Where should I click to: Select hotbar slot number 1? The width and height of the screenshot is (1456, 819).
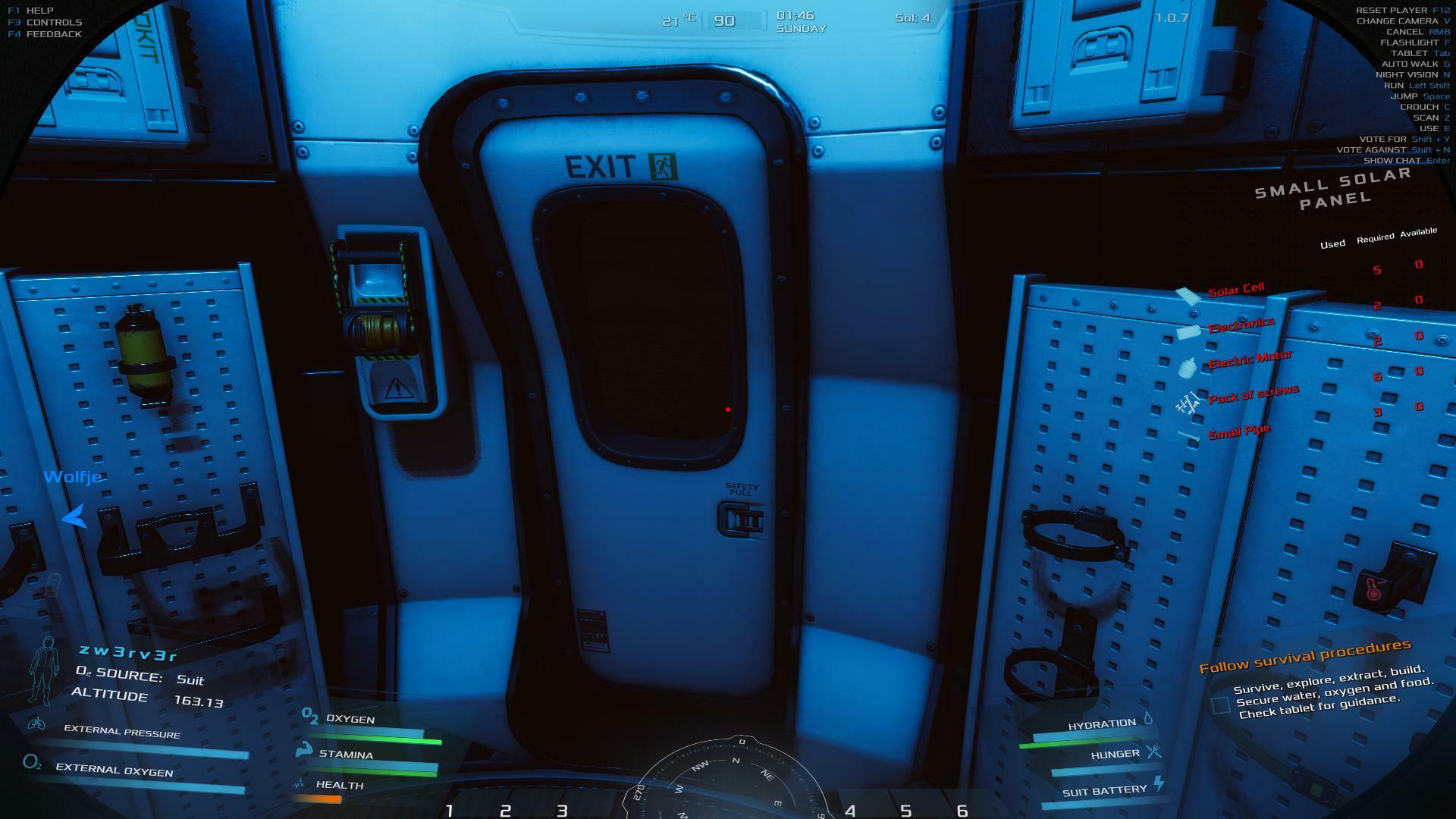point(450,811)
